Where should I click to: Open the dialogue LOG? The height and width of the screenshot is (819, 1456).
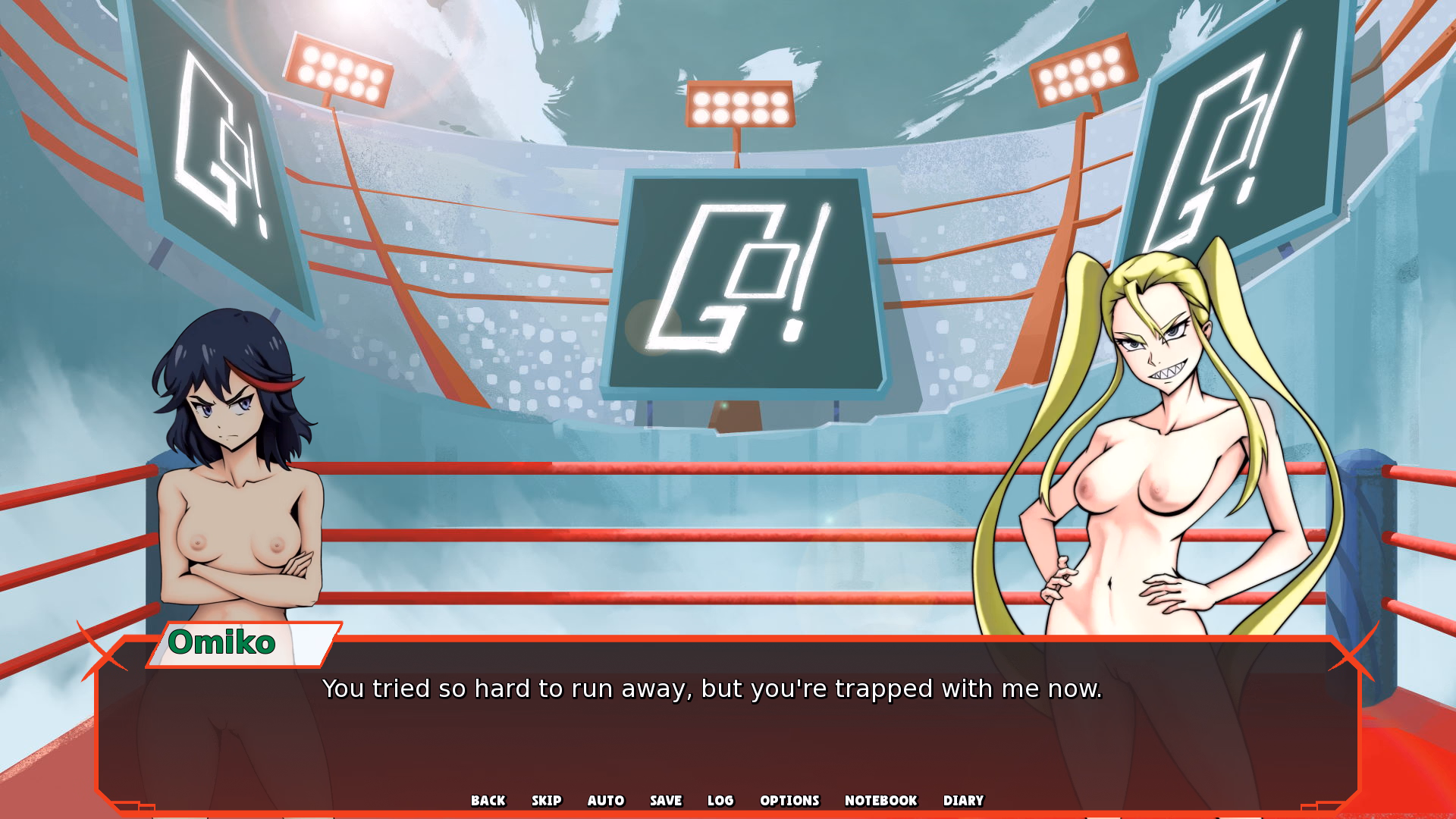pos(720,800)
